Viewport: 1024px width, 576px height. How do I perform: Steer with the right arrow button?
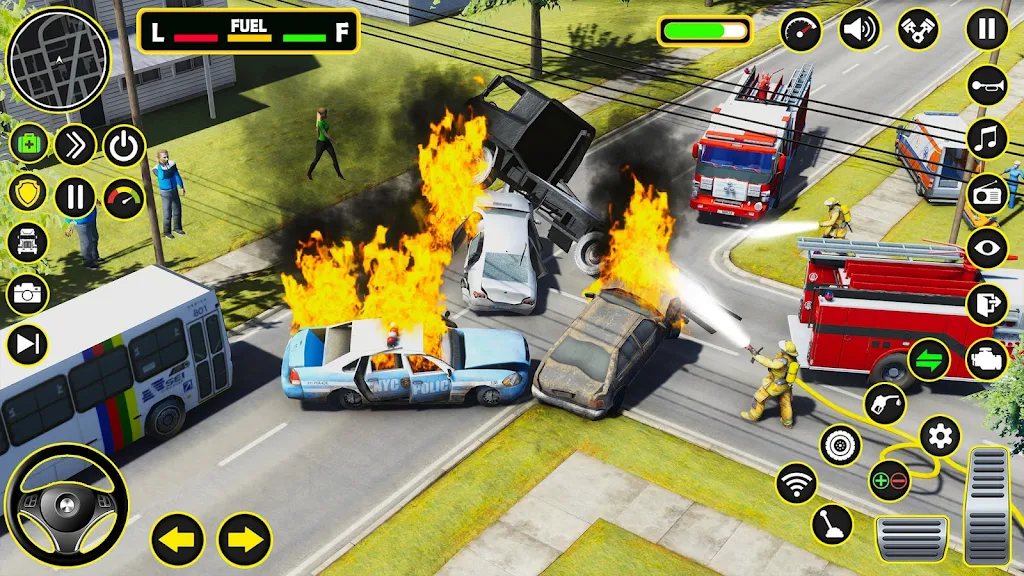coord(244,539)
